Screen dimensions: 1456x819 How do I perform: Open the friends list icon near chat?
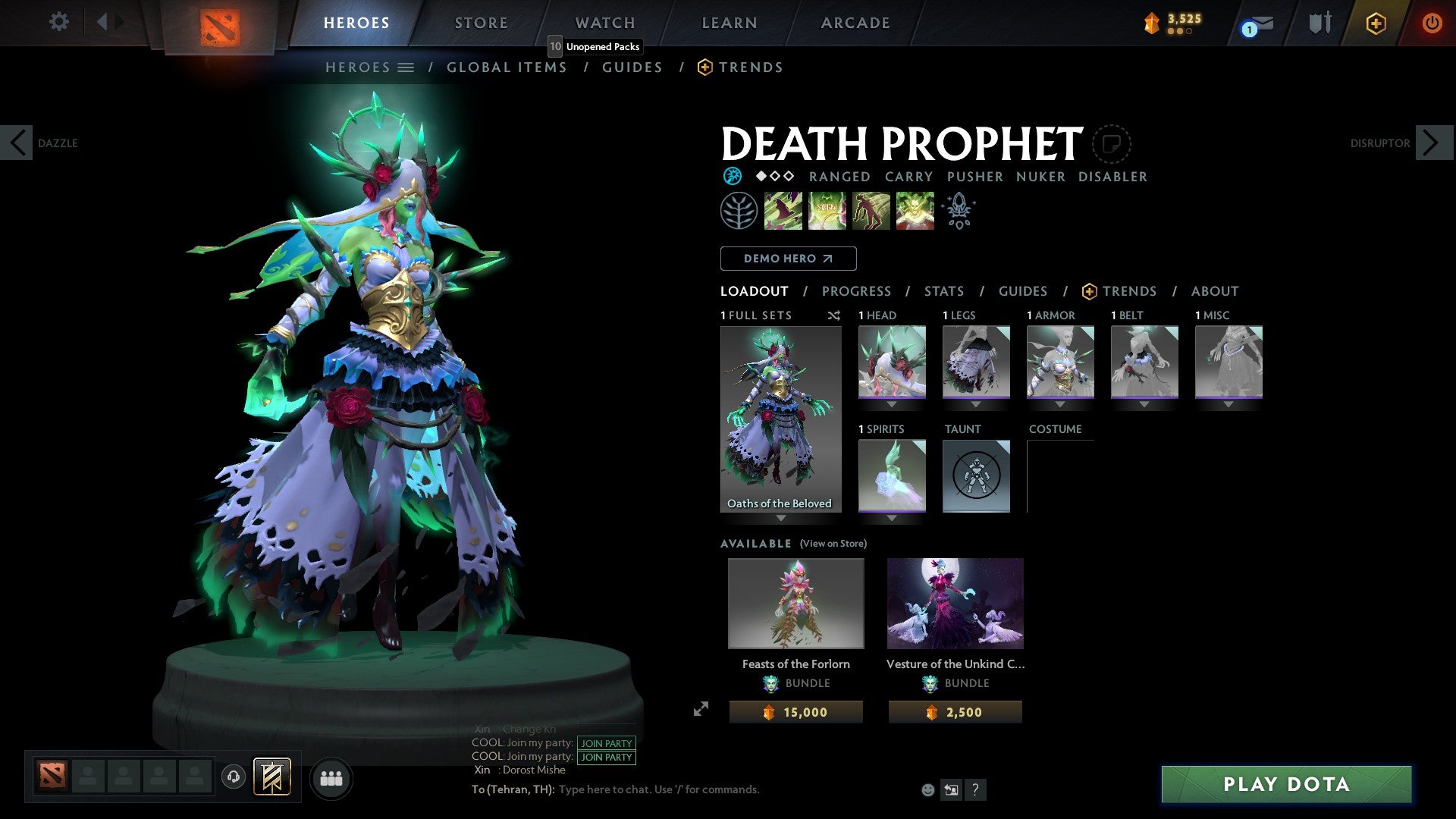point(331,778)
